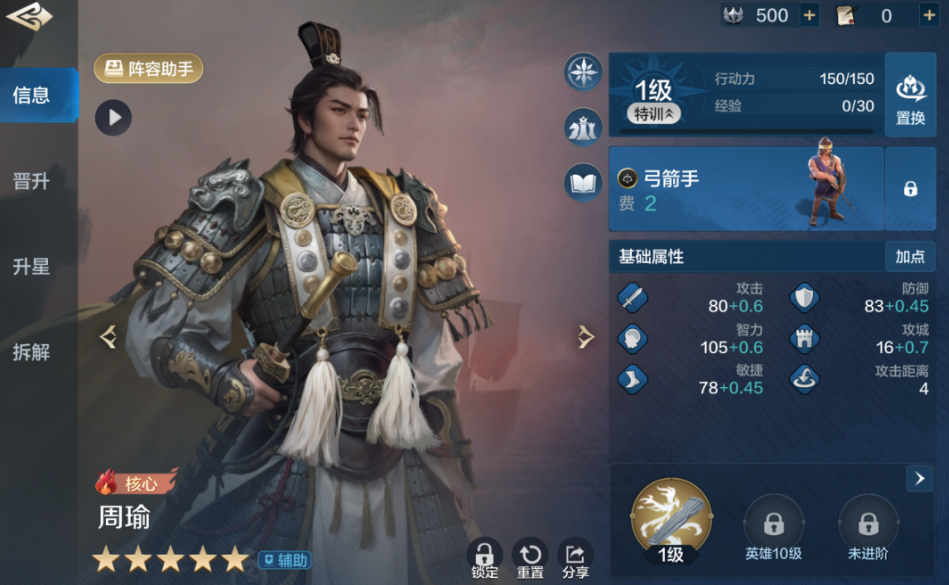This screenshot has height=585, width=949.
Task: Open 加点 to allocate attribute points
Action: 910,256
